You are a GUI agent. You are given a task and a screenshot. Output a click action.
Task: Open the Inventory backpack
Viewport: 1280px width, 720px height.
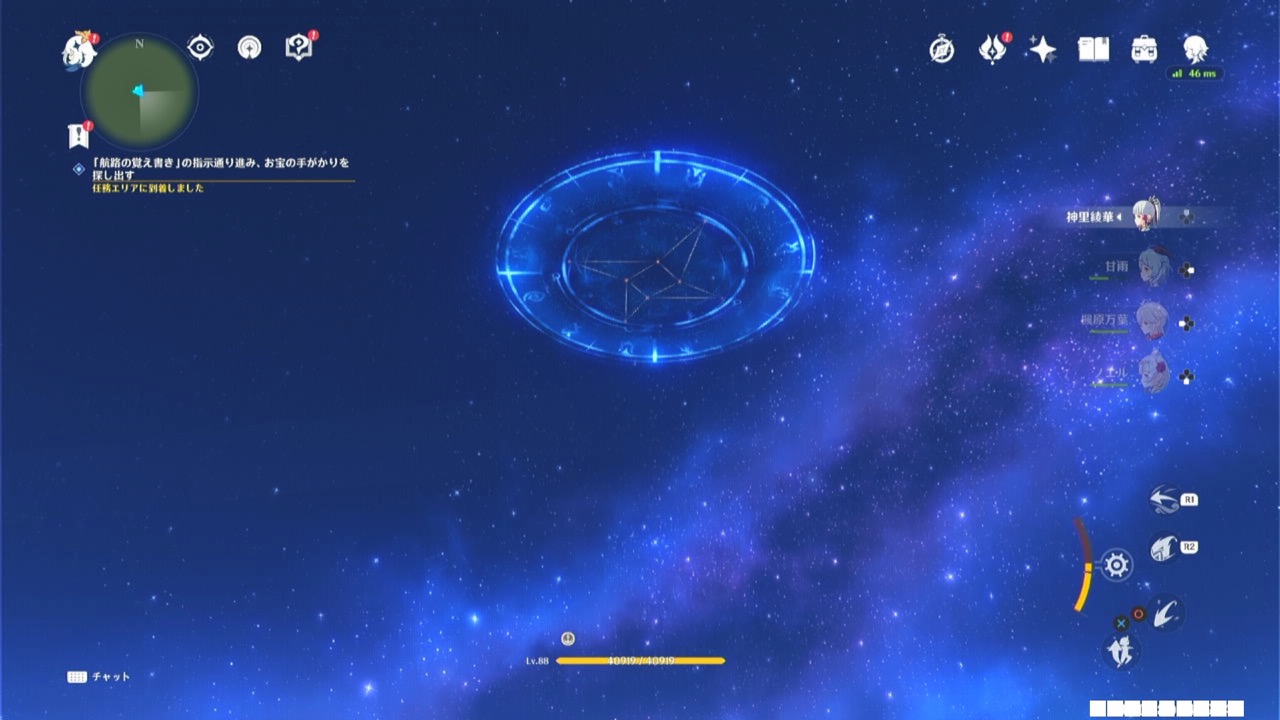(x=1144, y=49)
